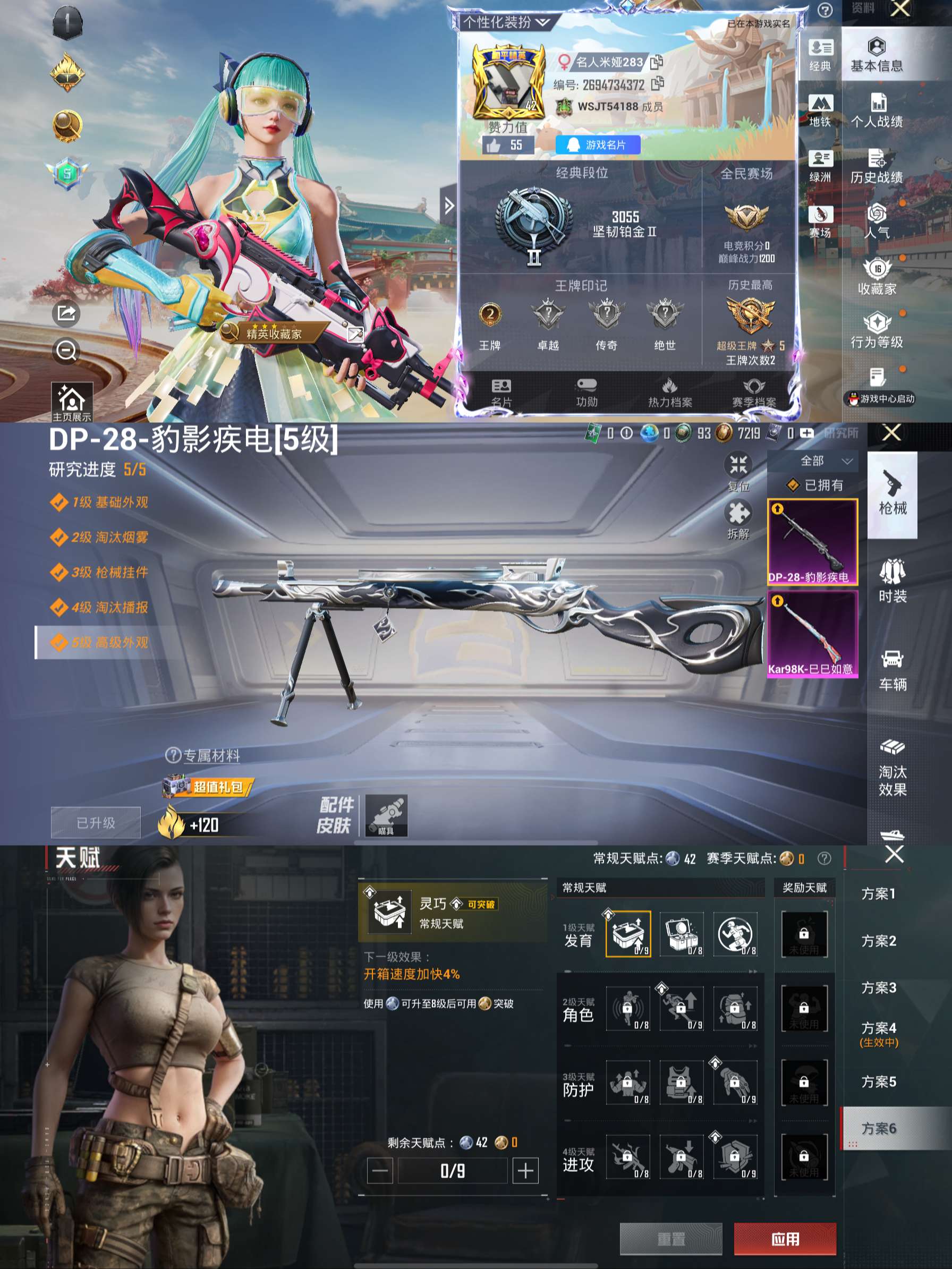Image resolution: width=952 pixels, height=1269 pixels.
Task: Click the 游戏名片 game card button
Action: coord(599,145)
